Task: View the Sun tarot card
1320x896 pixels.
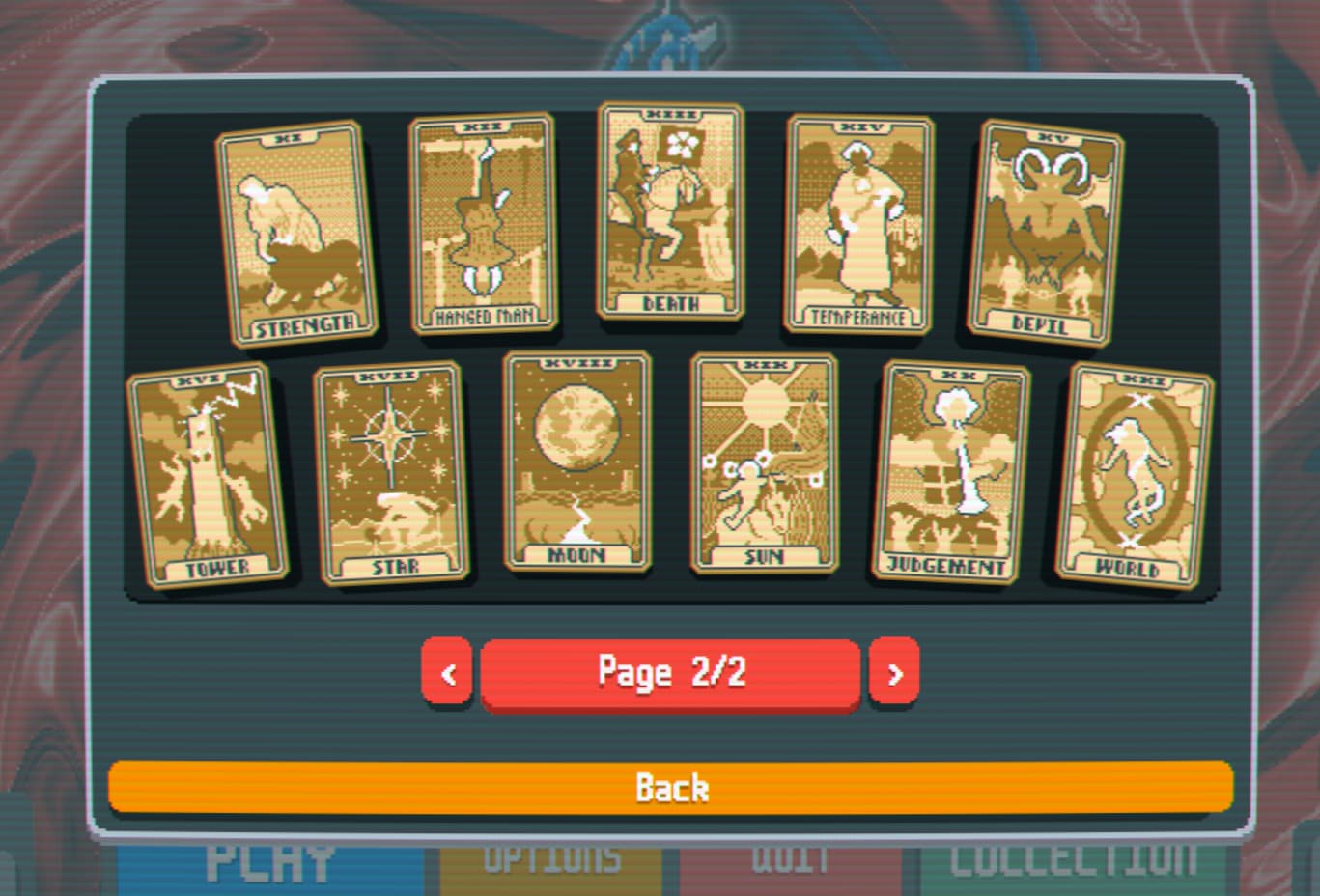Action: coord(764,463)
